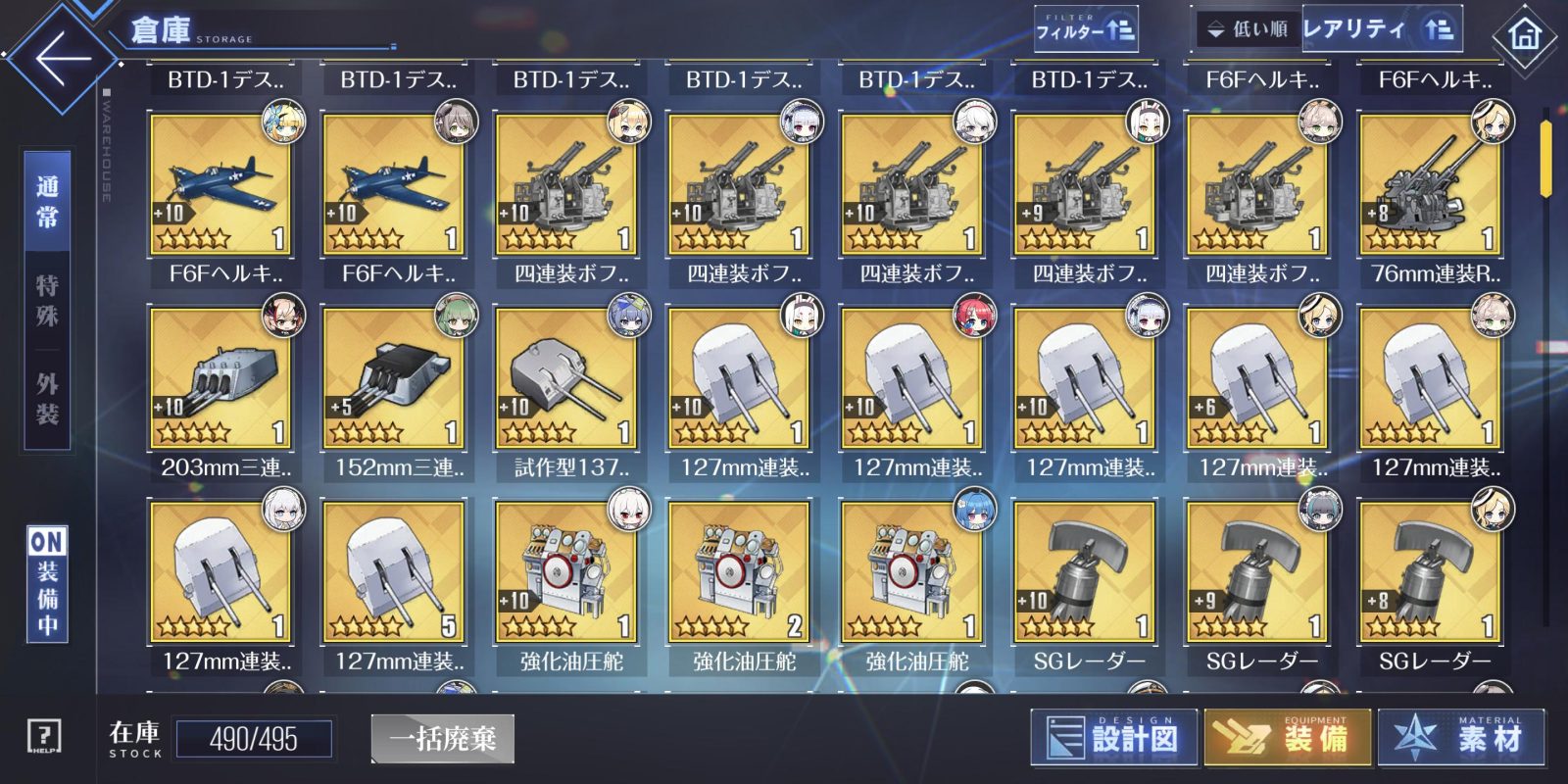The width and height of the screenshot is (1568, 784).
Task: Open the 素材 material tab
Action: [1460, 737]
